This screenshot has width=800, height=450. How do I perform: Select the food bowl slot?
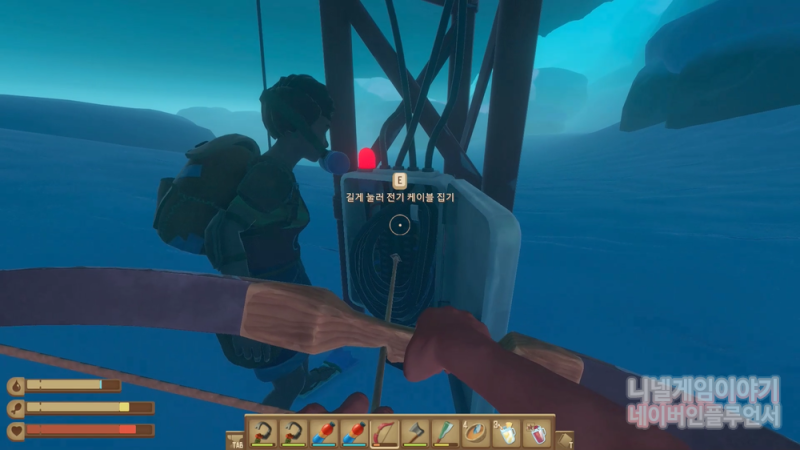(x=476, y=433)
